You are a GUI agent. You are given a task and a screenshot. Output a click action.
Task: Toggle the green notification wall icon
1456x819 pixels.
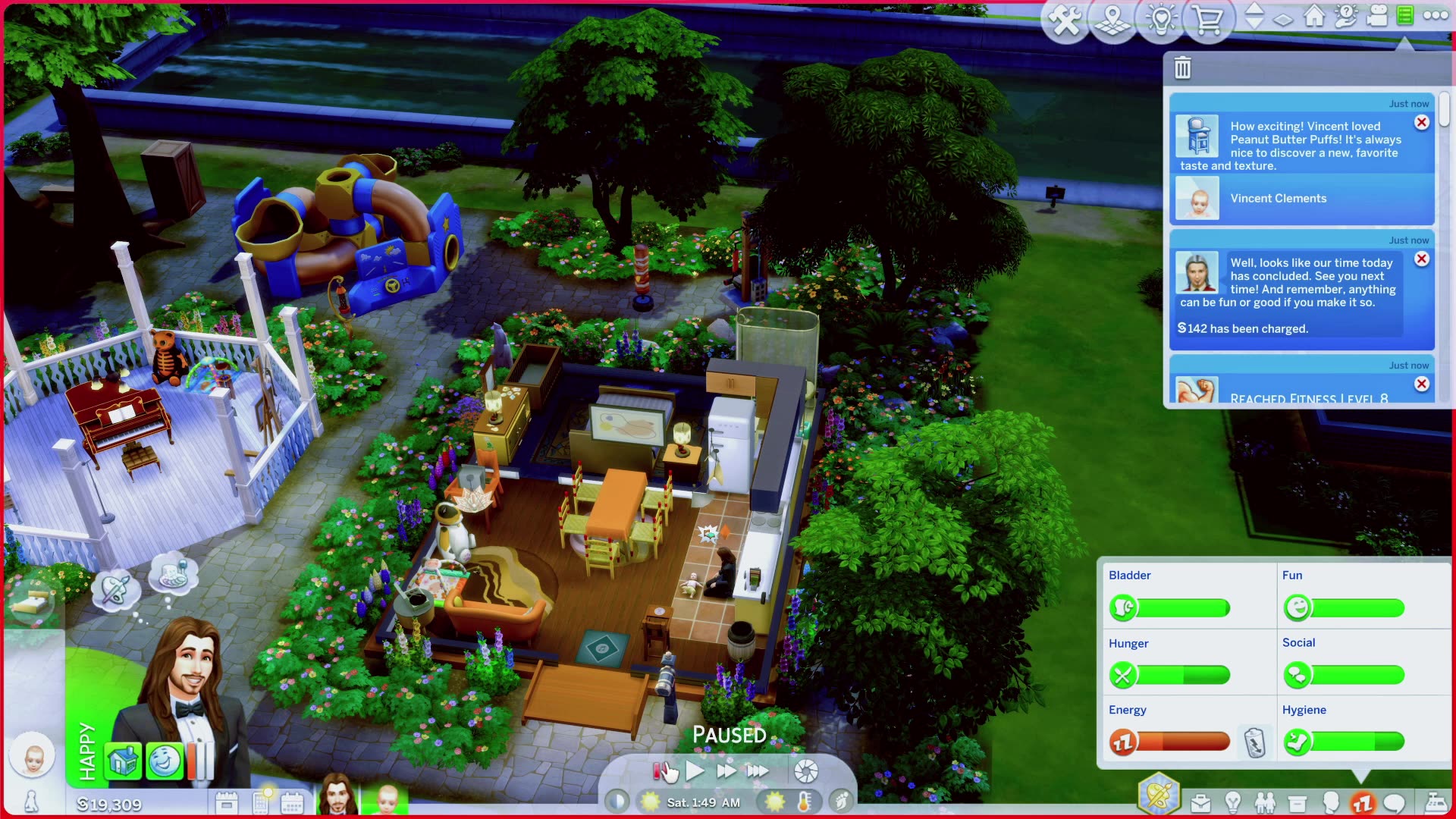coord(1404,17)
